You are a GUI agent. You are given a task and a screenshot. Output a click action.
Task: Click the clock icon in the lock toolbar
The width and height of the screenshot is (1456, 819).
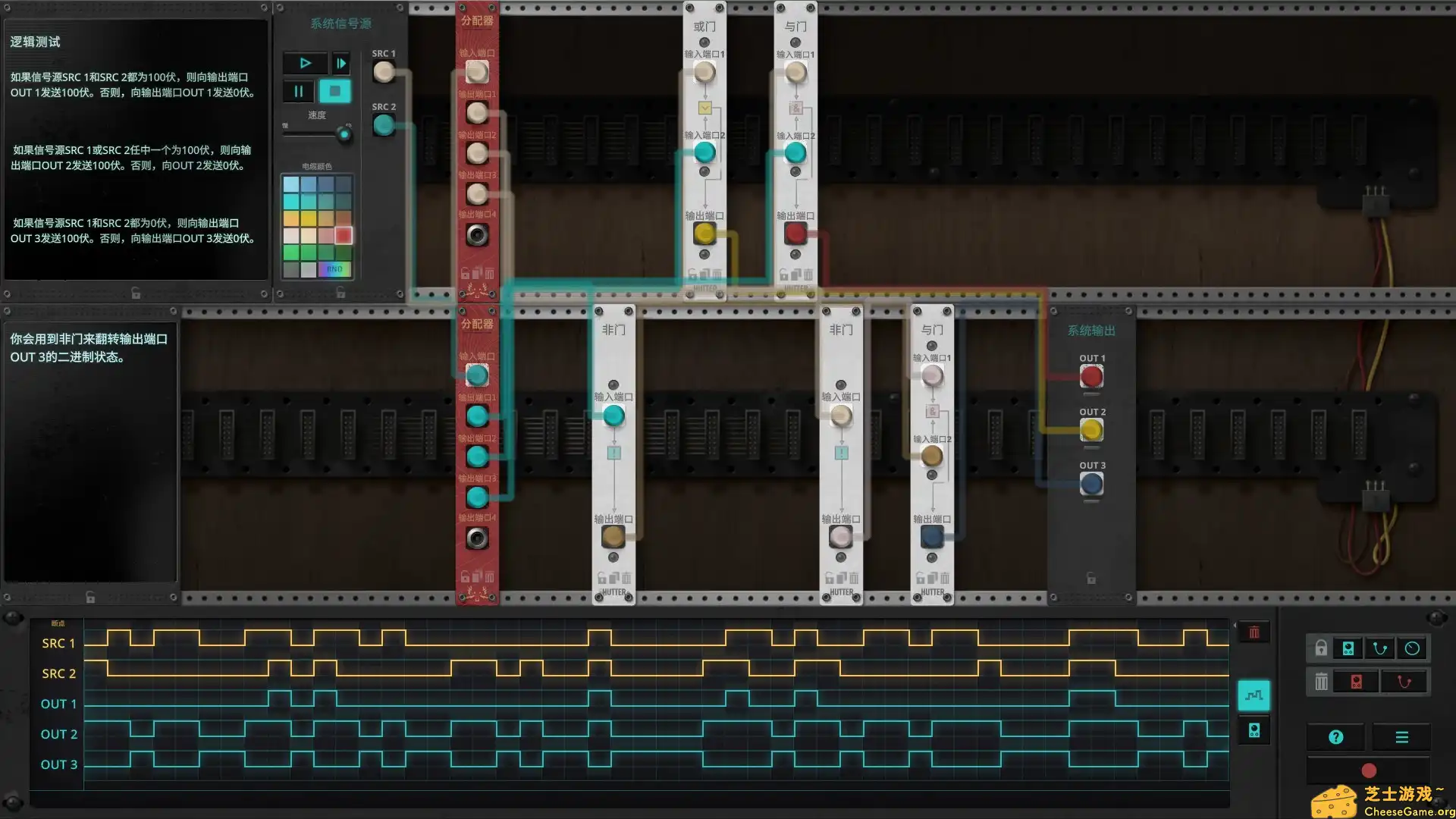point(1412,648)
